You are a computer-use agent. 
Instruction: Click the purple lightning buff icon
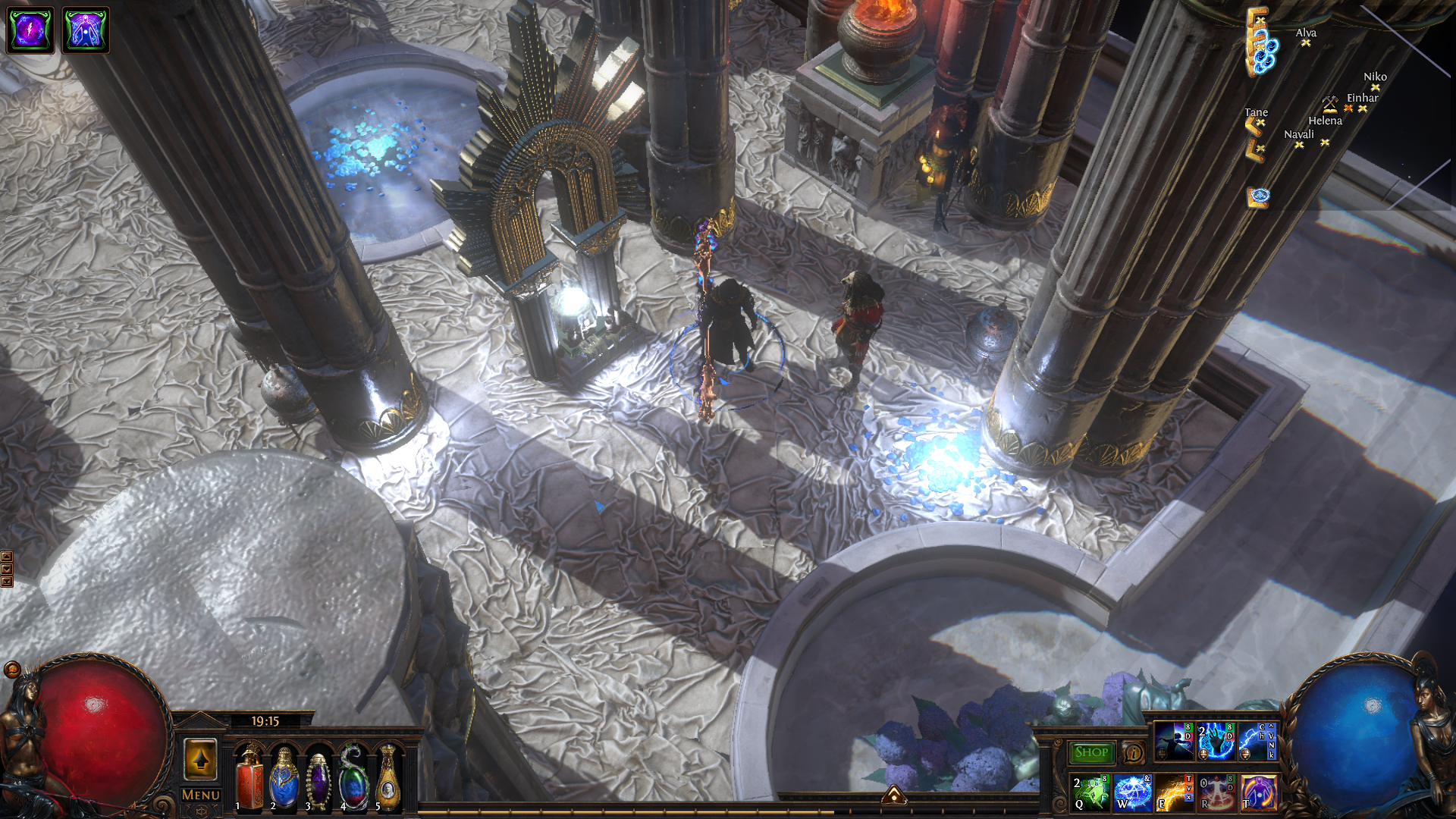30,30
